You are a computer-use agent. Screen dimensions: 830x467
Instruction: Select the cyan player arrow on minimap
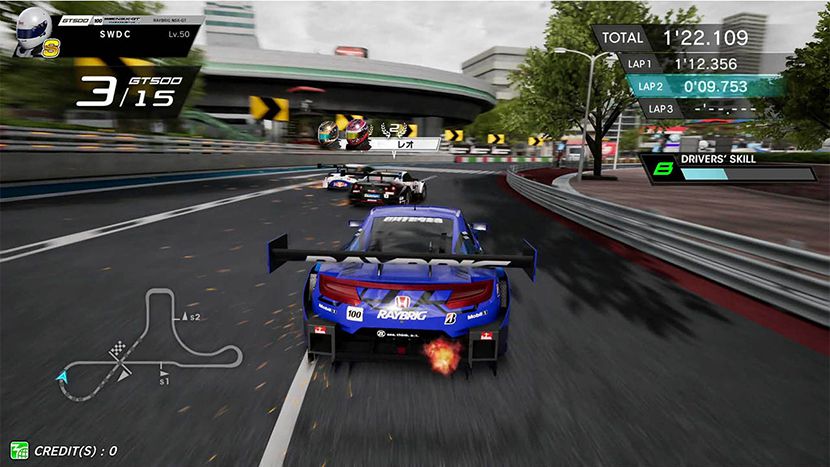coord(63,377)
